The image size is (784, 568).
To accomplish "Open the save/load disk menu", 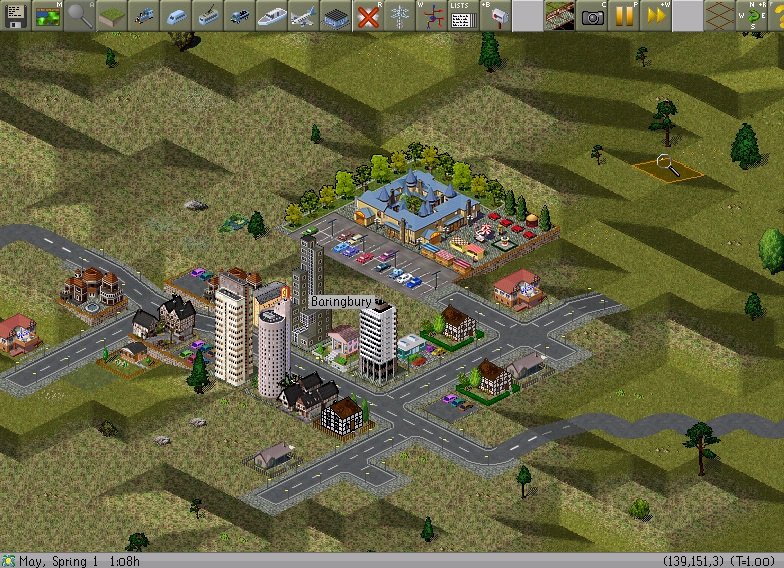I will pos(15,15).
